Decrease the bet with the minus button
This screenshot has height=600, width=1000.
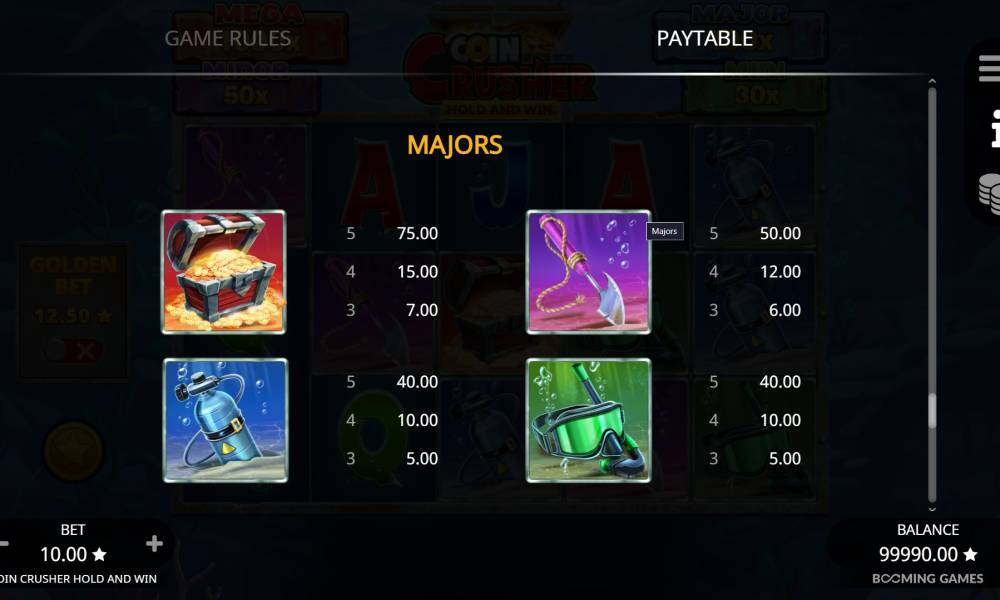tap(4, 544)
